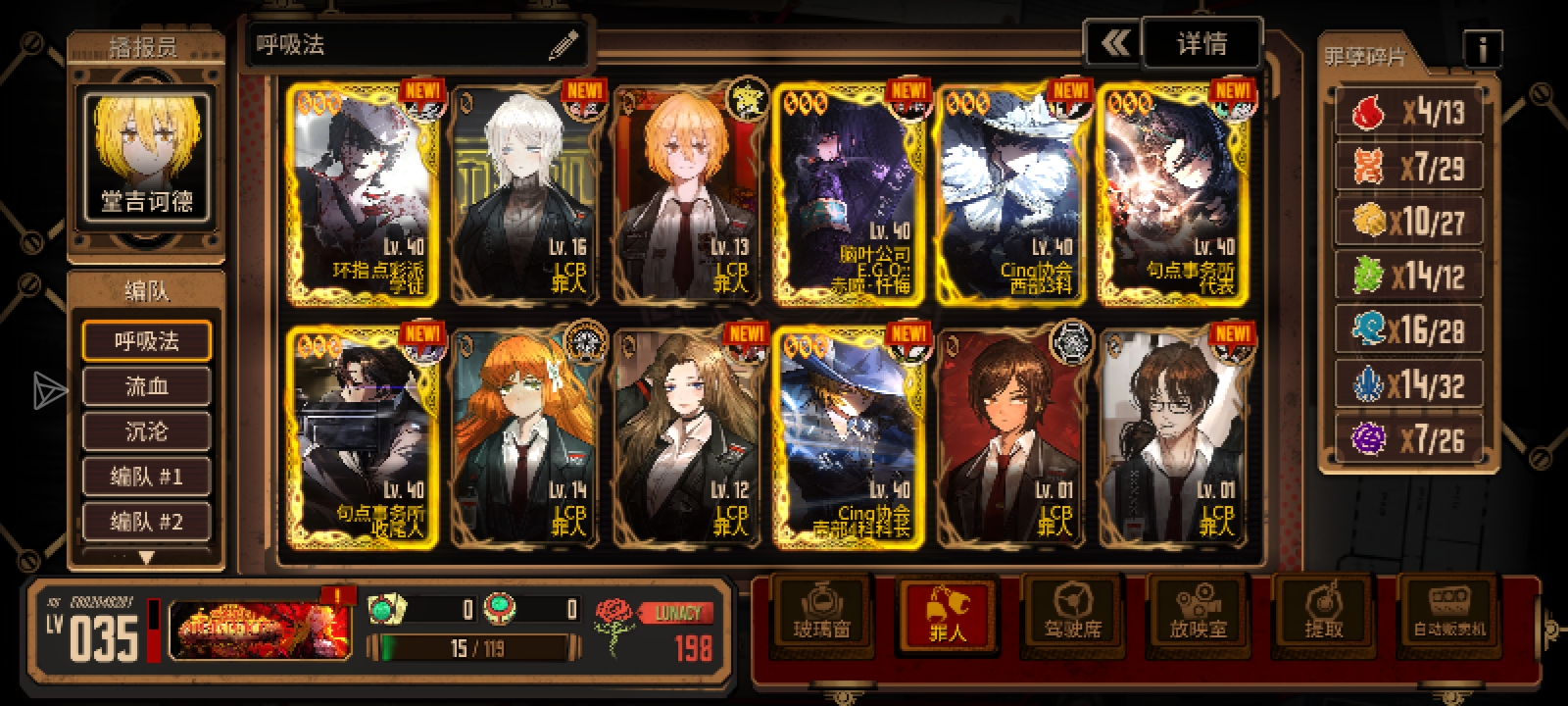Choose the Cinq协会 南部4科科长 card

(852, 437)
